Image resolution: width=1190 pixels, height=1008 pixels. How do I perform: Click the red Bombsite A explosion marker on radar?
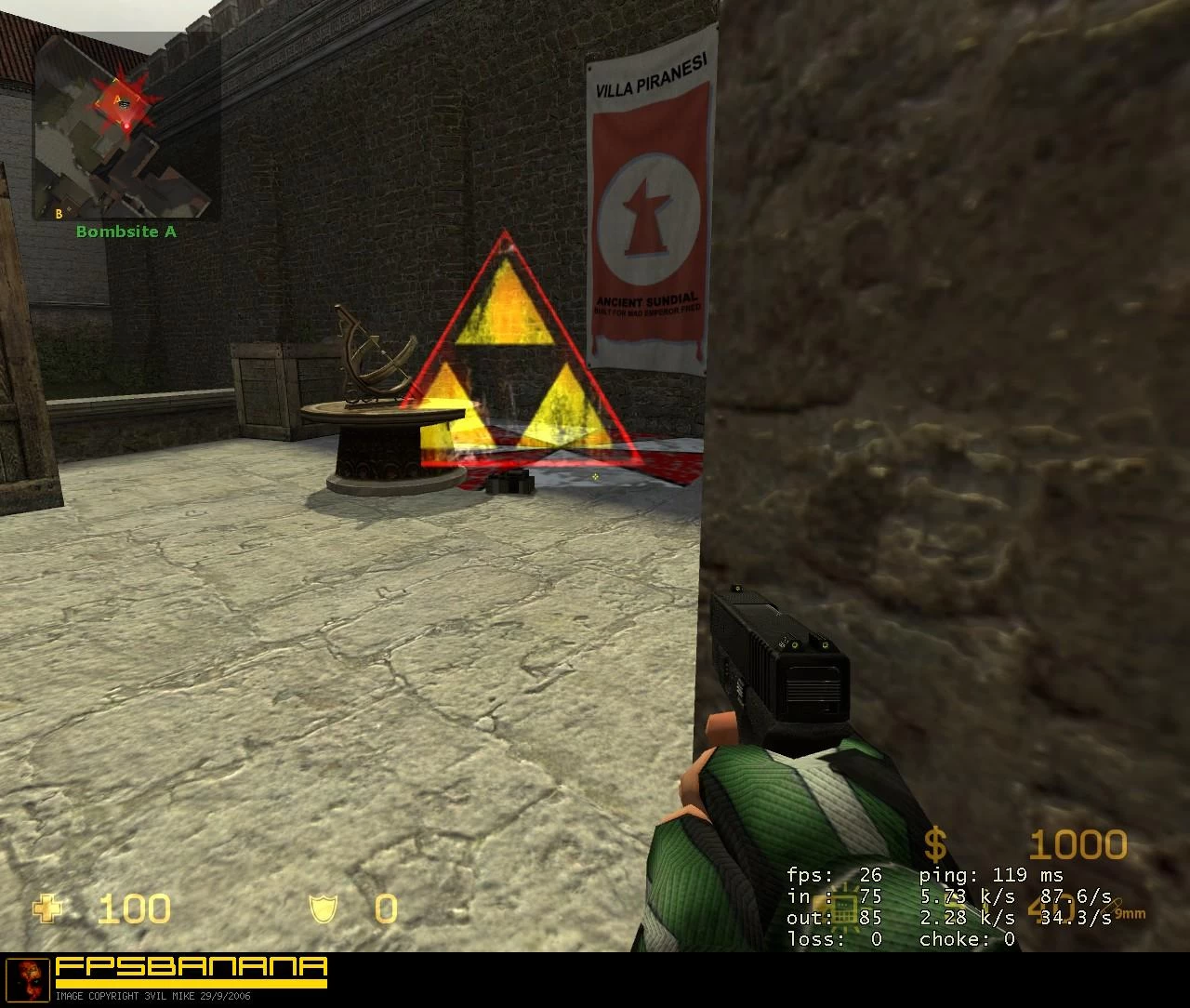(122, 102)
